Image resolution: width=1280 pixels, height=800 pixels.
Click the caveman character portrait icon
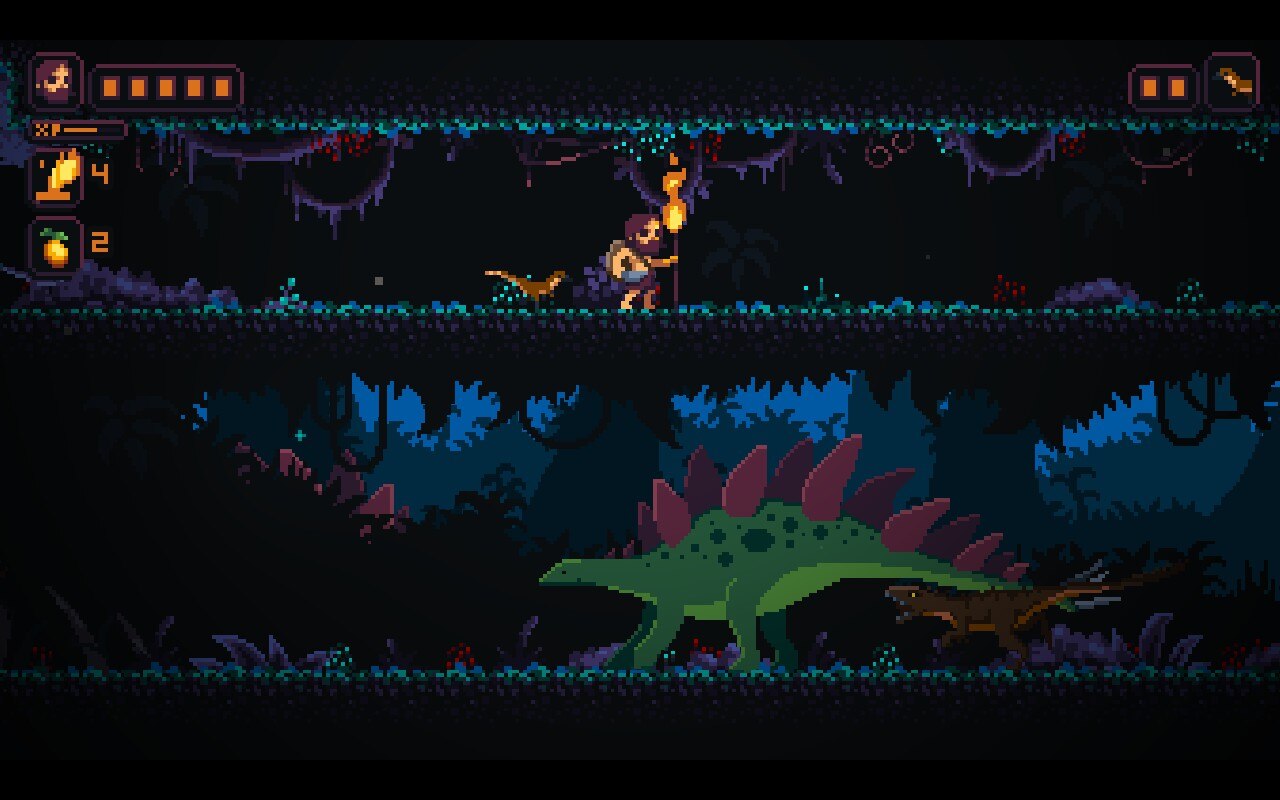pos(58,81)
